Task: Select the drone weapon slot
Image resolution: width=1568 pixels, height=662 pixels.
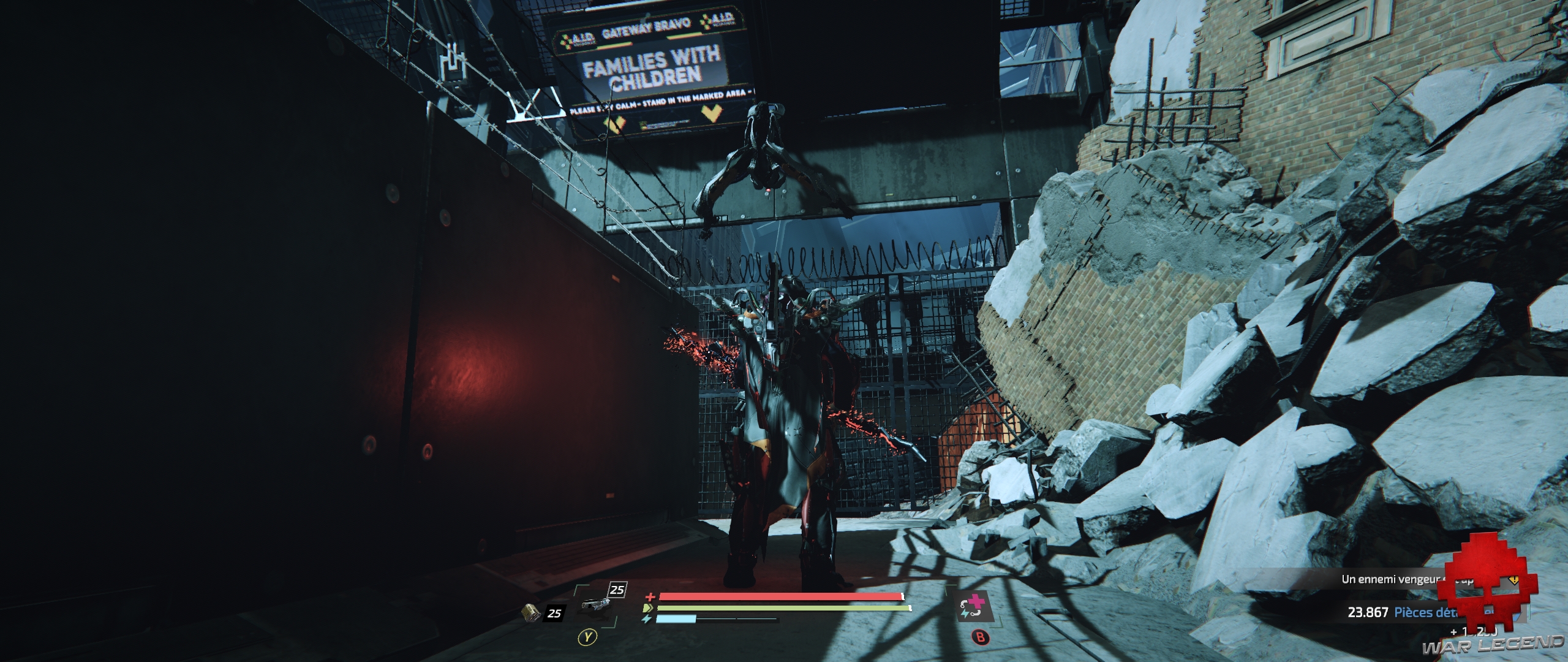Action: 597,607
